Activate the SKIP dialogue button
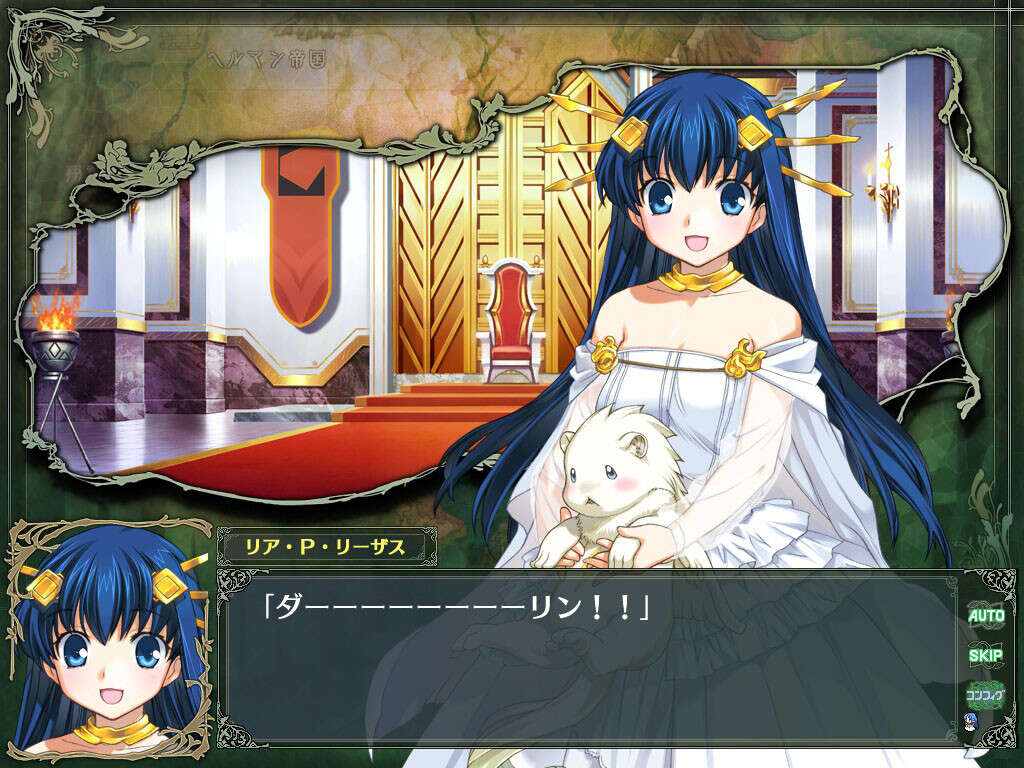The width and height of the screenshot is (1024, 768). [x=986, y=656]
